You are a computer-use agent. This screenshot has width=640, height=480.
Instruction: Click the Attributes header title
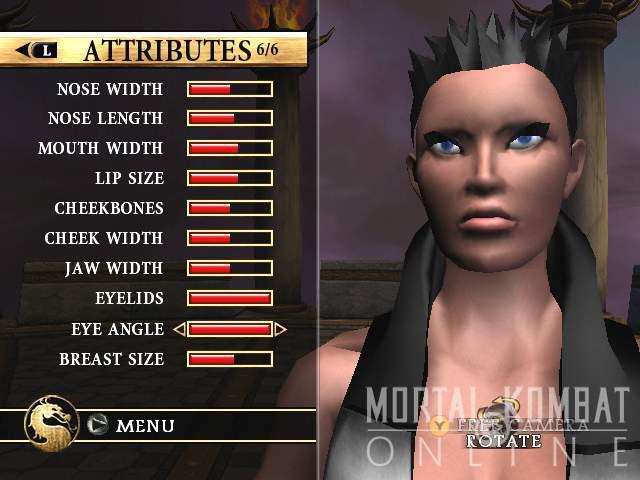point(166,50)
